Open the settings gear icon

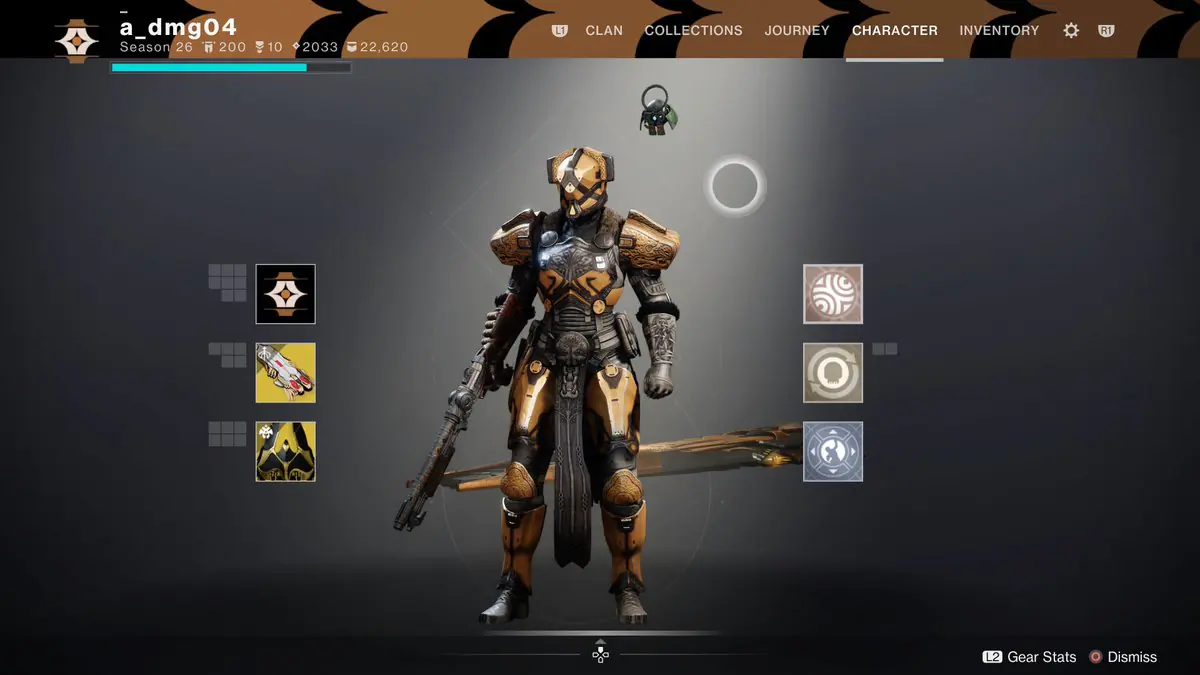pyautogui.click(x=1071, y=30)
